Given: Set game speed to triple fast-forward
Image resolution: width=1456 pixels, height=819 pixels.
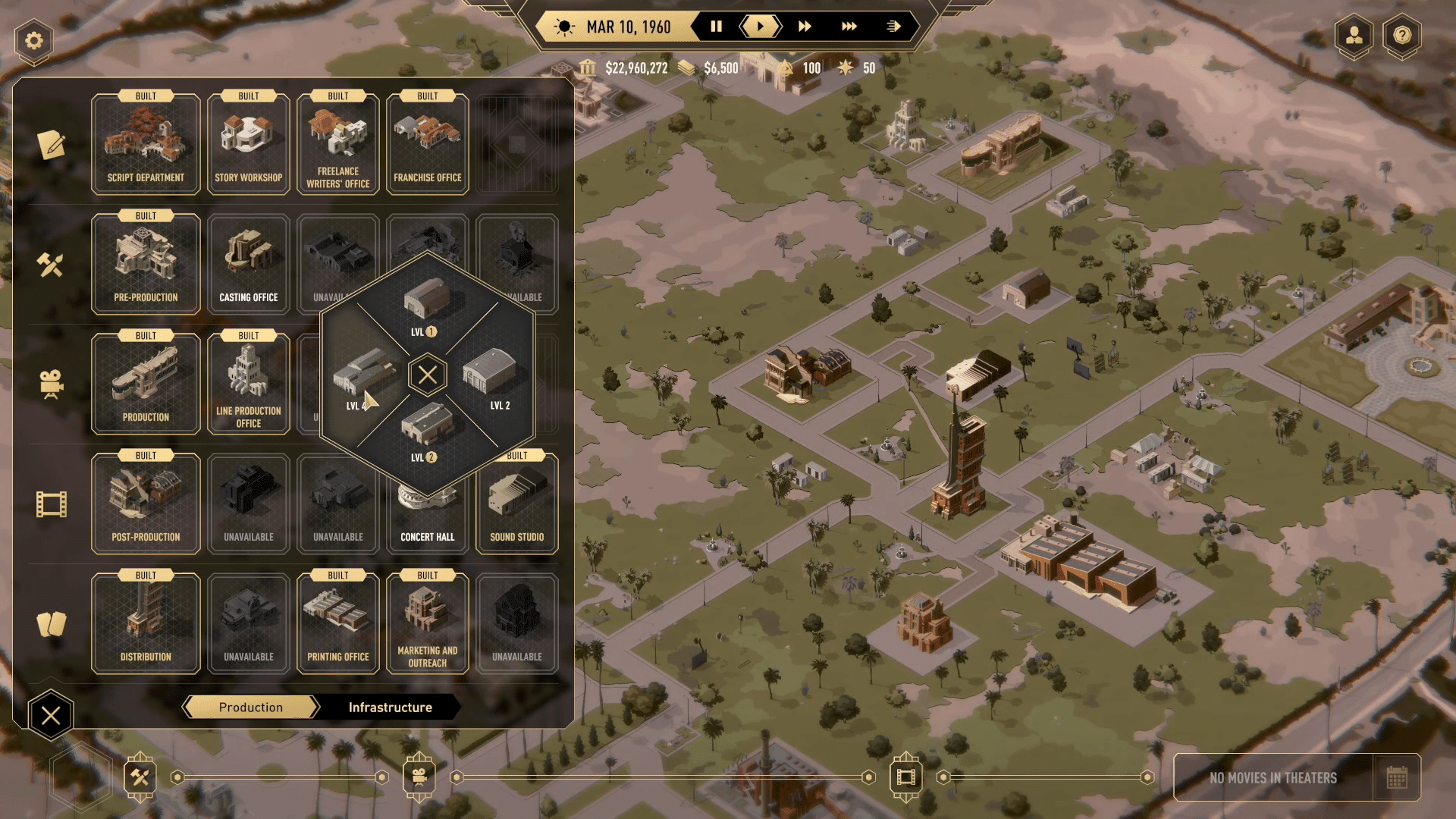Looking at the screenshot, I should (849, 27).
